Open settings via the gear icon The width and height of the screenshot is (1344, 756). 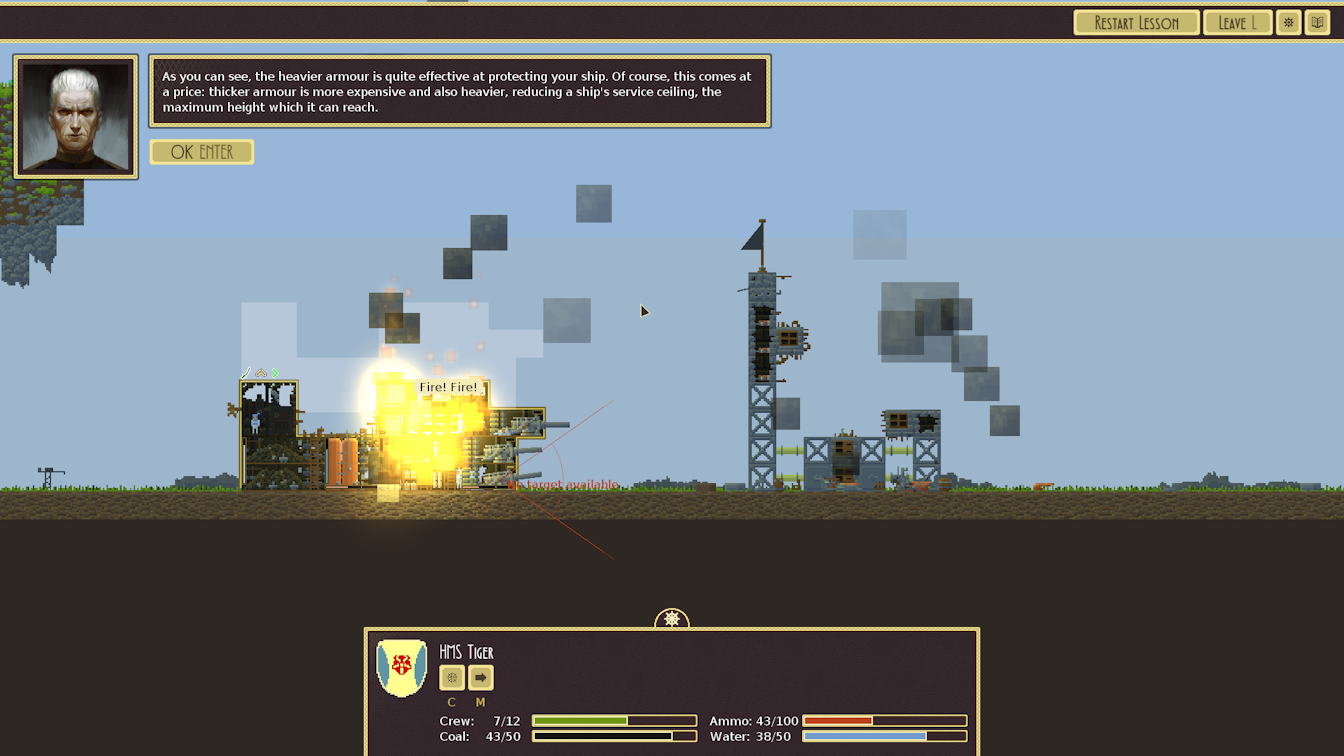point(1288,23)
